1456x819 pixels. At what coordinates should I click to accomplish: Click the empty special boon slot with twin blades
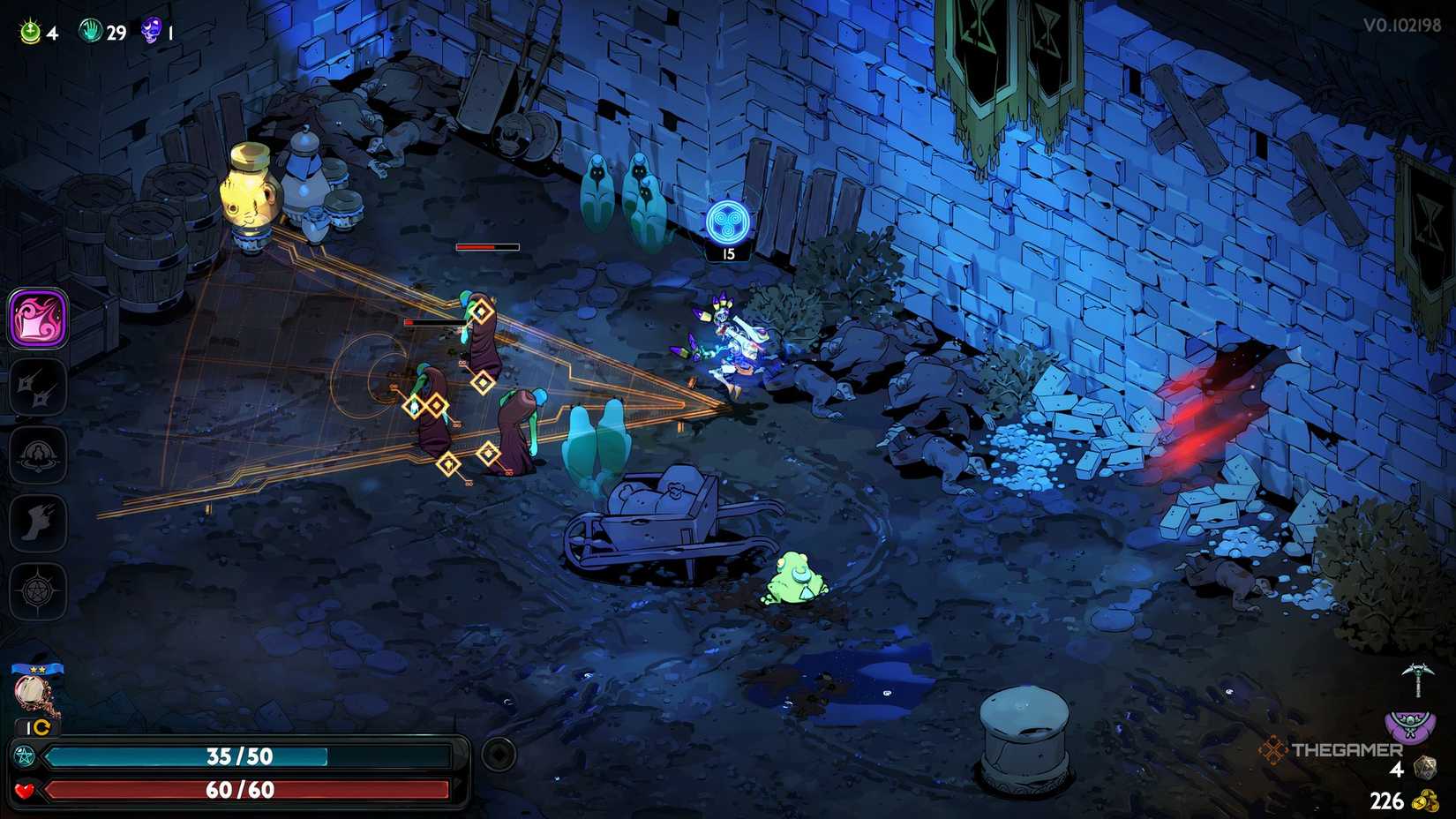coord(38,387)
